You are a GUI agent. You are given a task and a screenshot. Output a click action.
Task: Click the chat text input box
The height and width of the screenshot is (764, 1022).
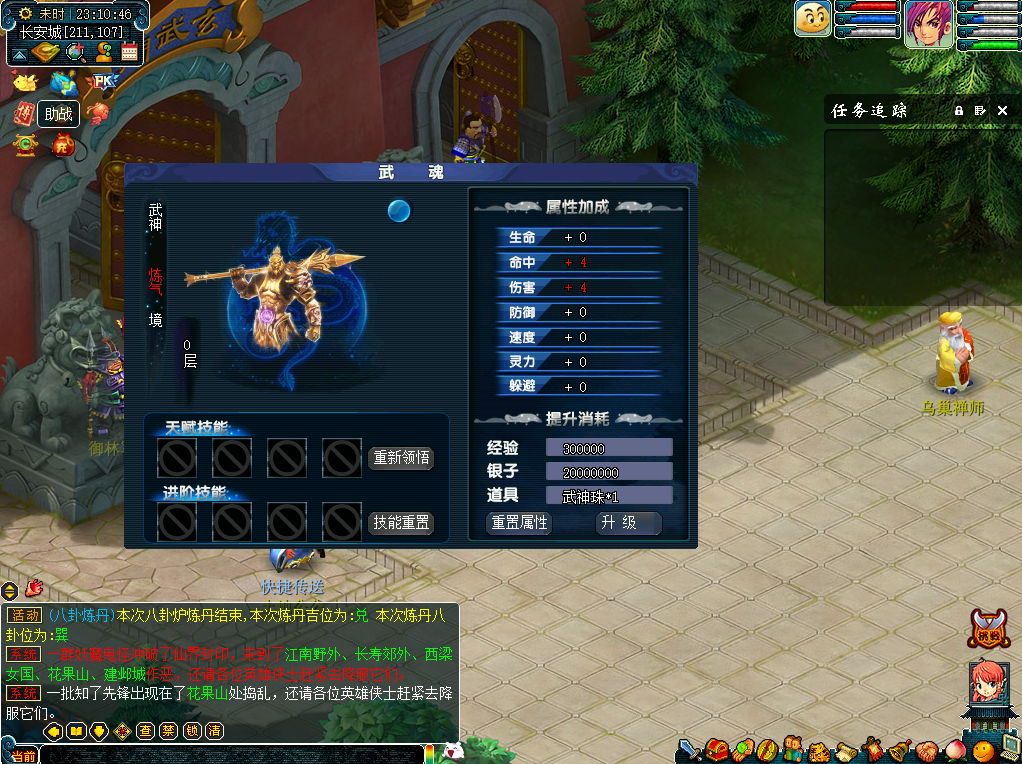[230, 754]
